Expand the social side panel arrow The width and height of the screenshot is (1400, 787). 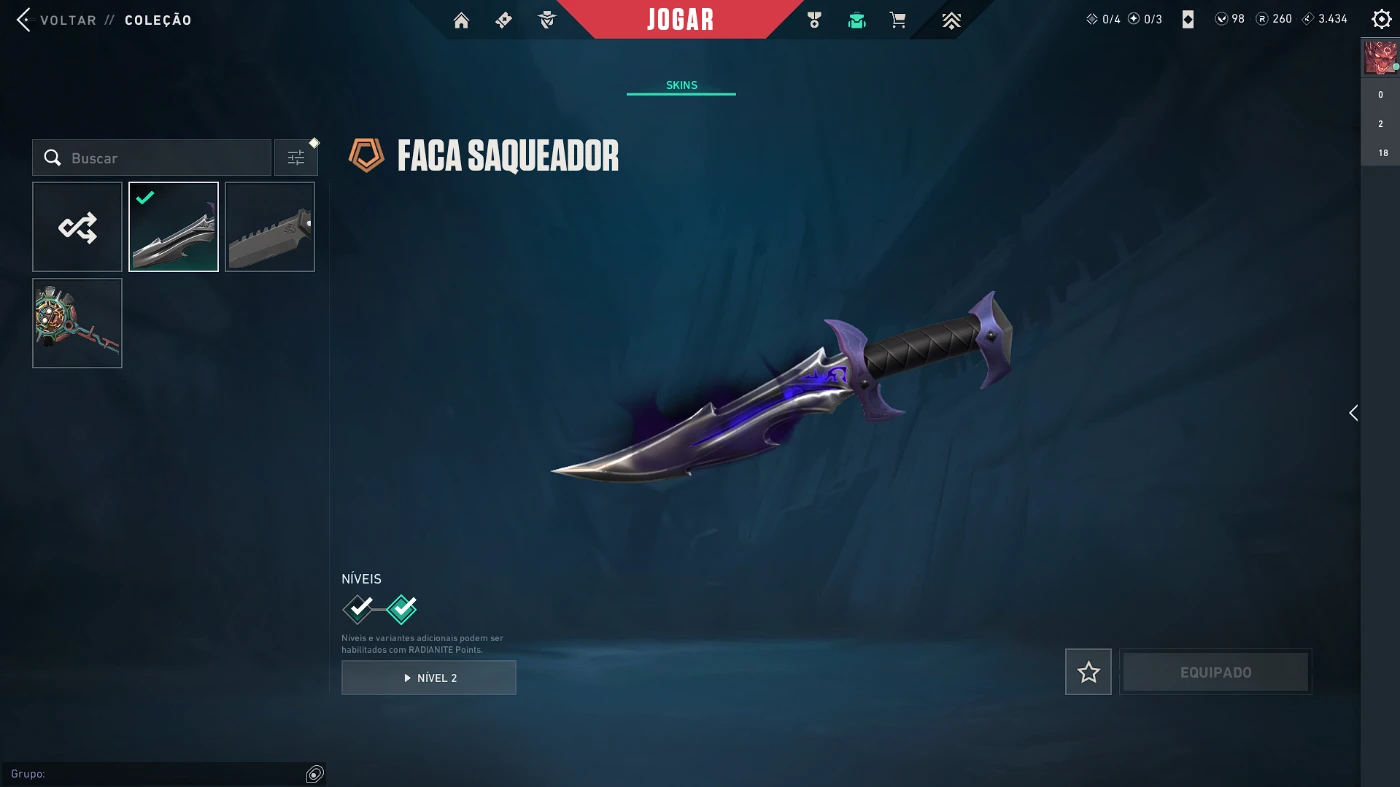(x=1353, y=413)
